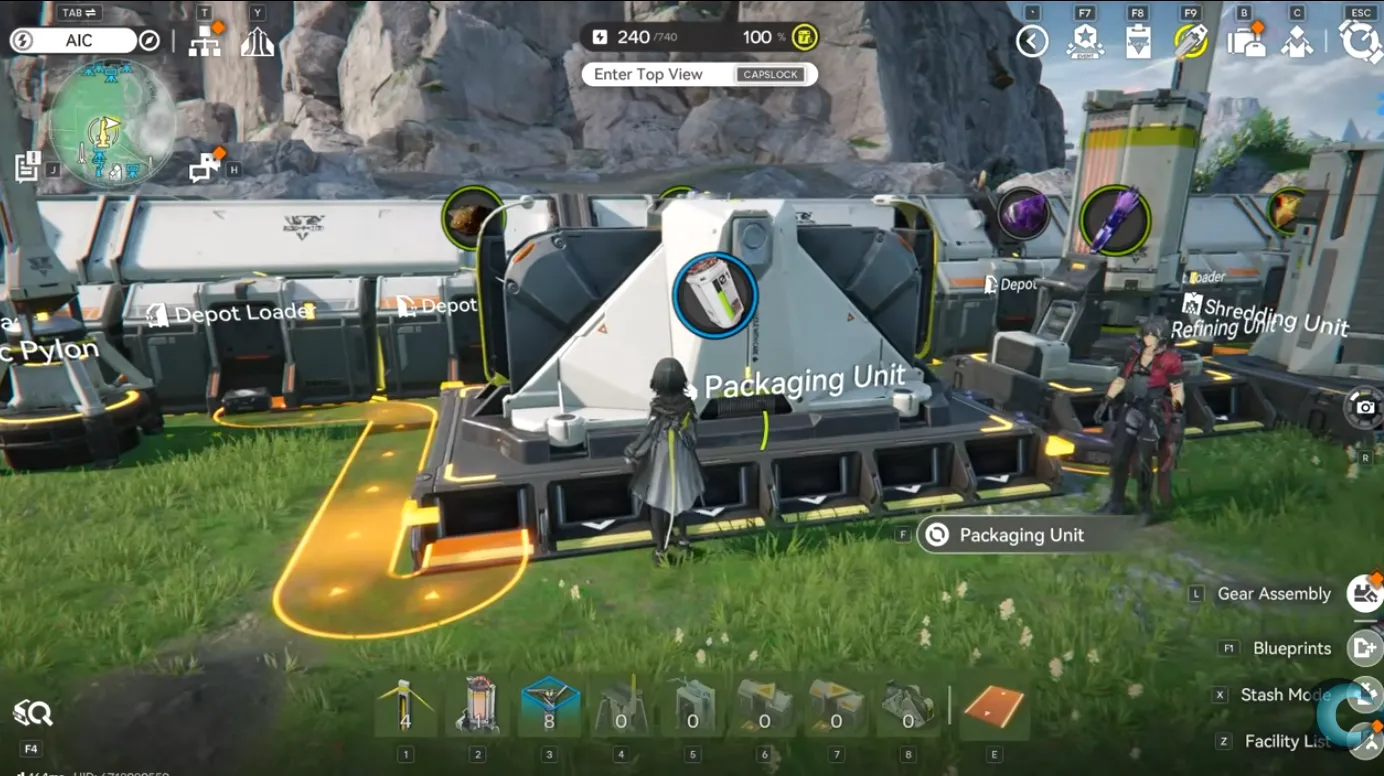Screen dimensions: 1384x776
Task: Open the operator character icon
Action: pos(1297,42)
